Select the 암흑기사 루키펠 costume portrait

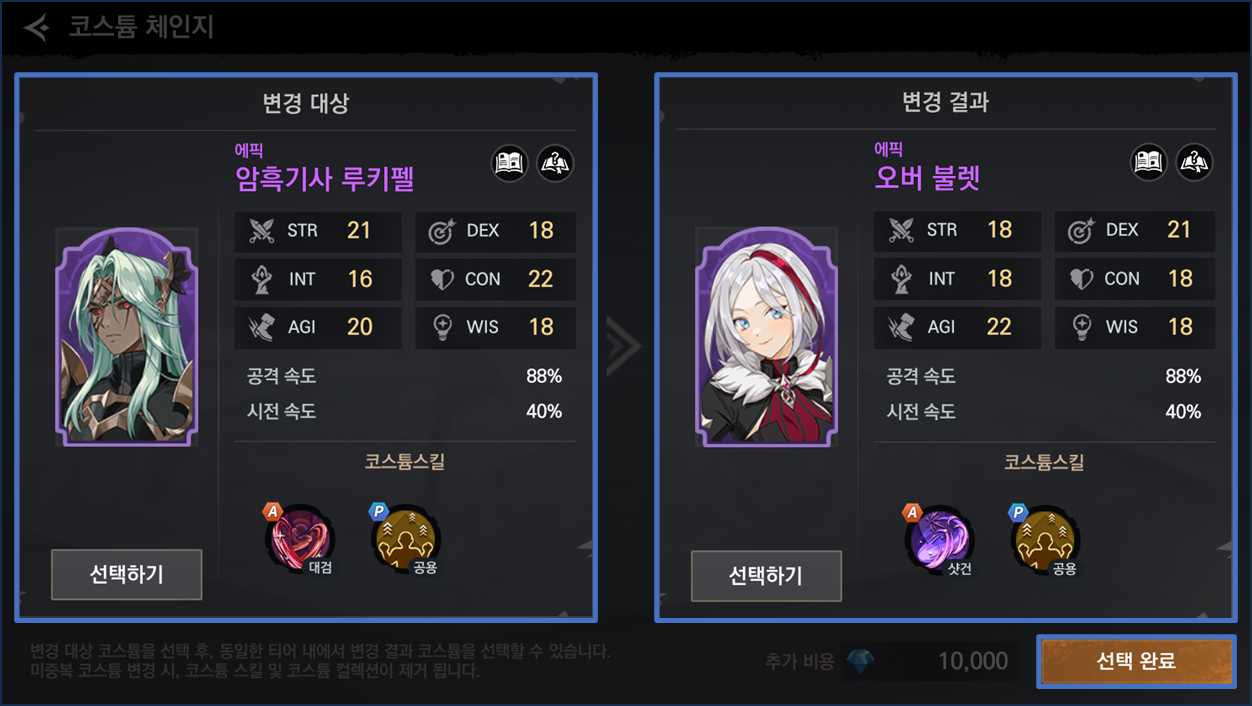pyautogui.click(x=127, y=337)
